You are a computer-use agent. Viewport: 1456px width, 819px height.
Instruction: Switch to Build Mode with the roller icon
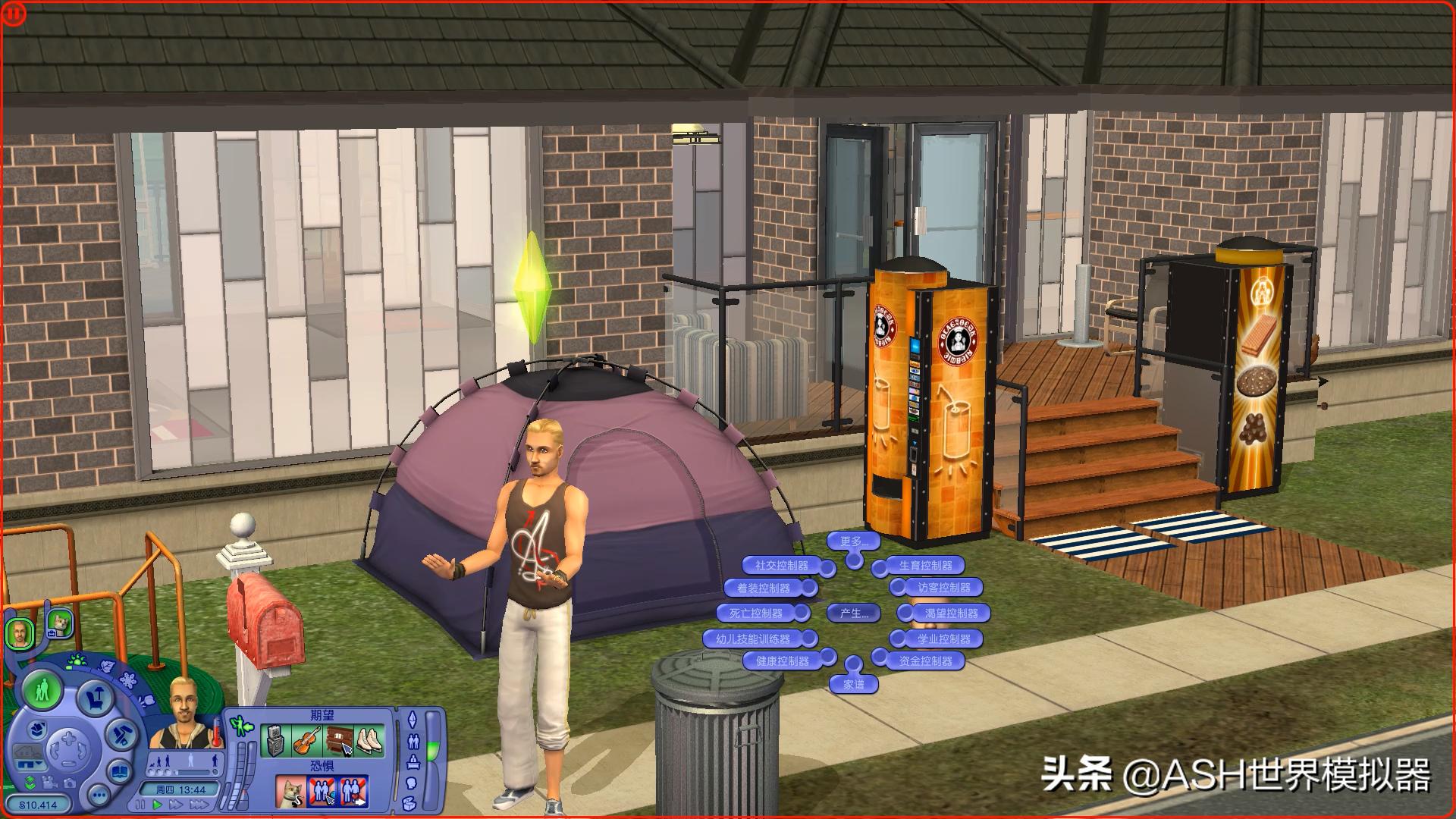[121, 735]
